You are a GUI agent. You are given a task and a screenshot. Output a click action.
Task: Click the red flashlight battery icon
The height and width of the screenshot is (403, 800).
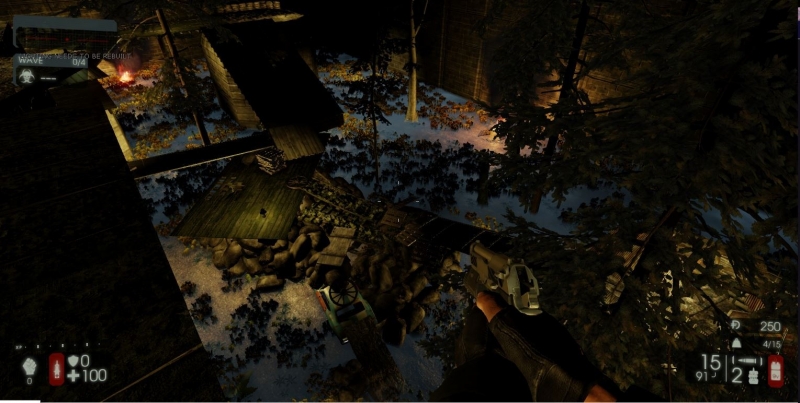tap(776, 369)
